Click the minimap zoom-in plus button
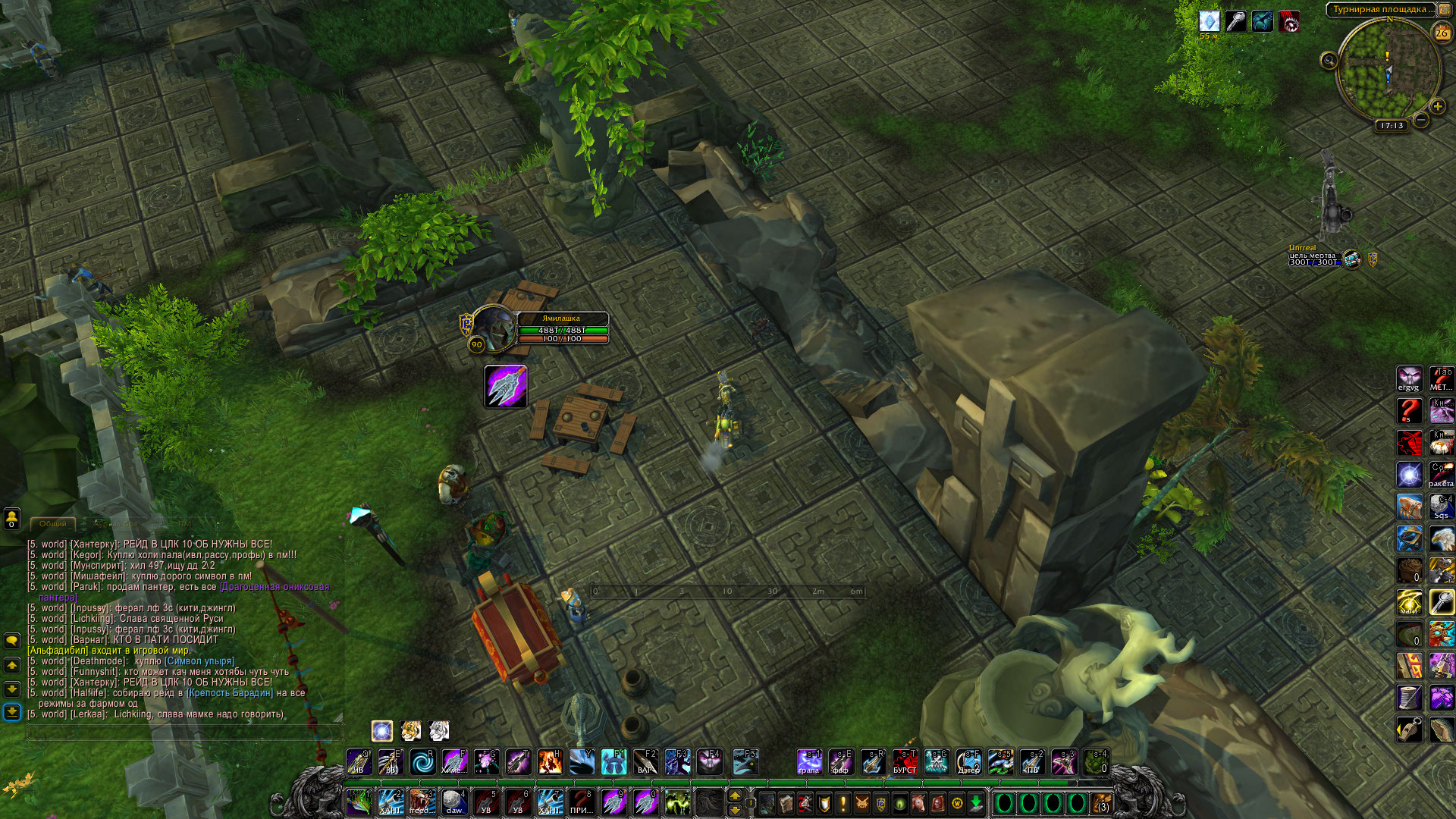This screenshot has height=819, width=1456. pos(1437,106)
